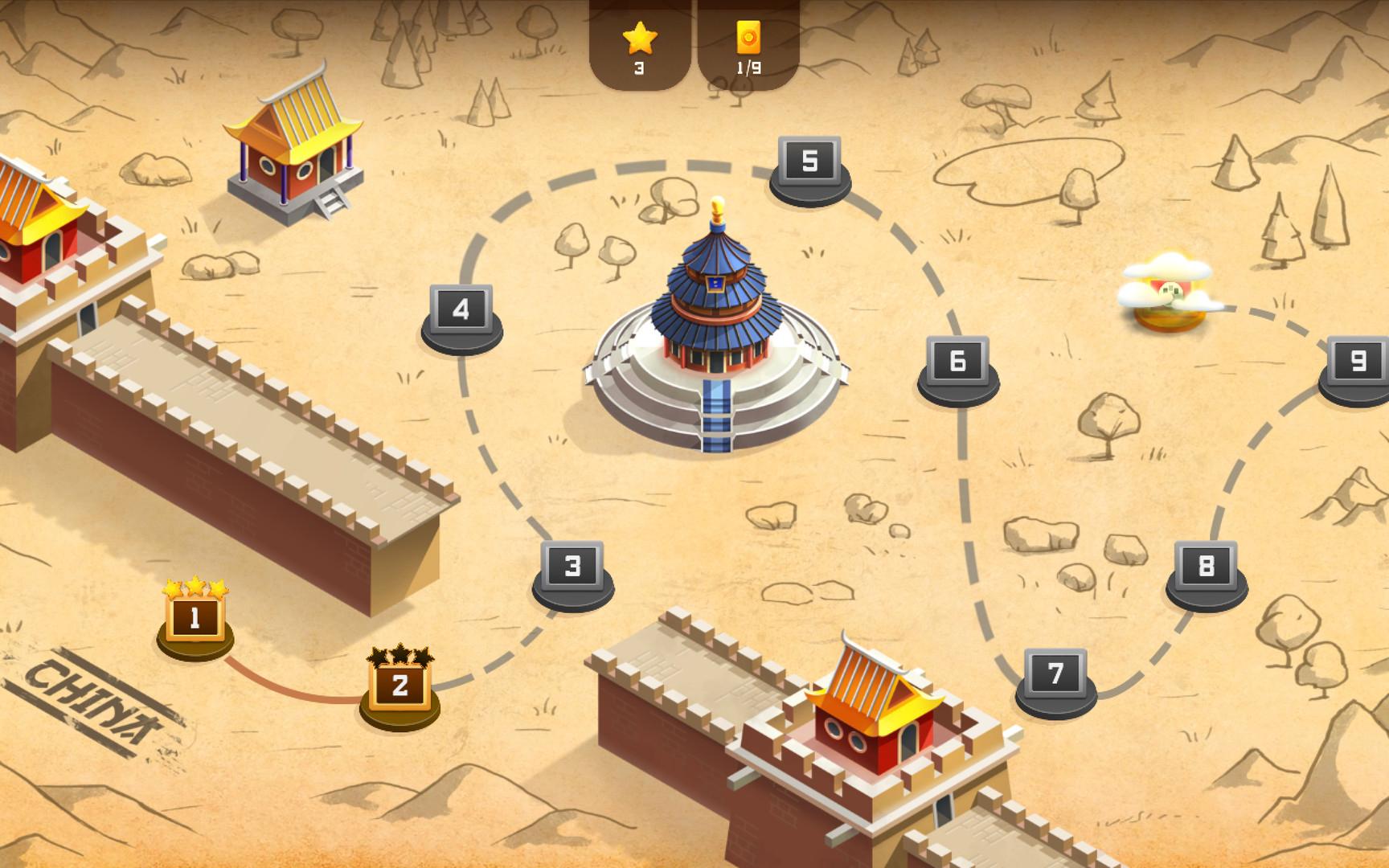Open locked level 9 at far right edge
Screen dimensions: 1389x868
point(1360,361)
